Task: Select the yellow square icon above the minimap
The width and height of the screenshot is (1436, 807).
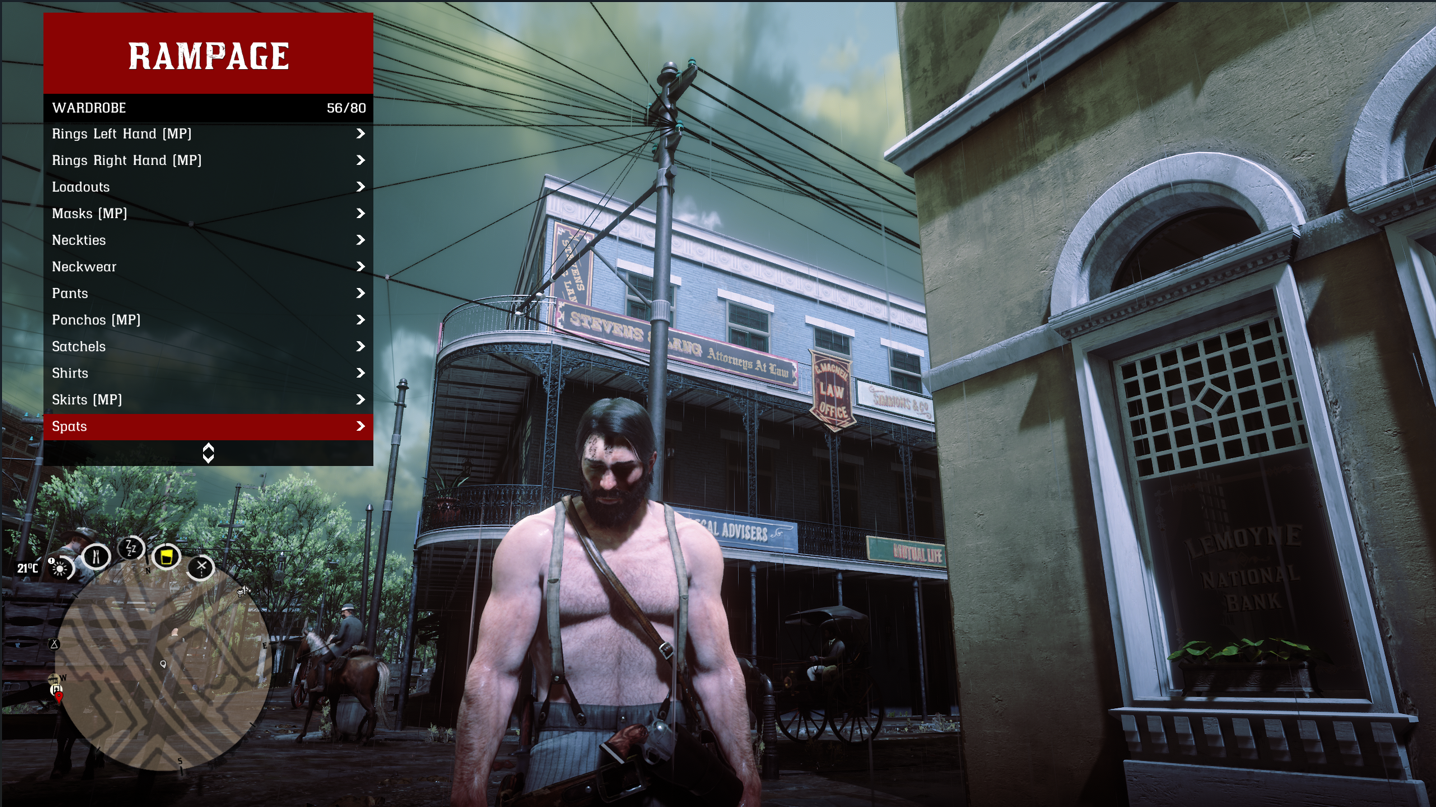Action: (166, 555)
